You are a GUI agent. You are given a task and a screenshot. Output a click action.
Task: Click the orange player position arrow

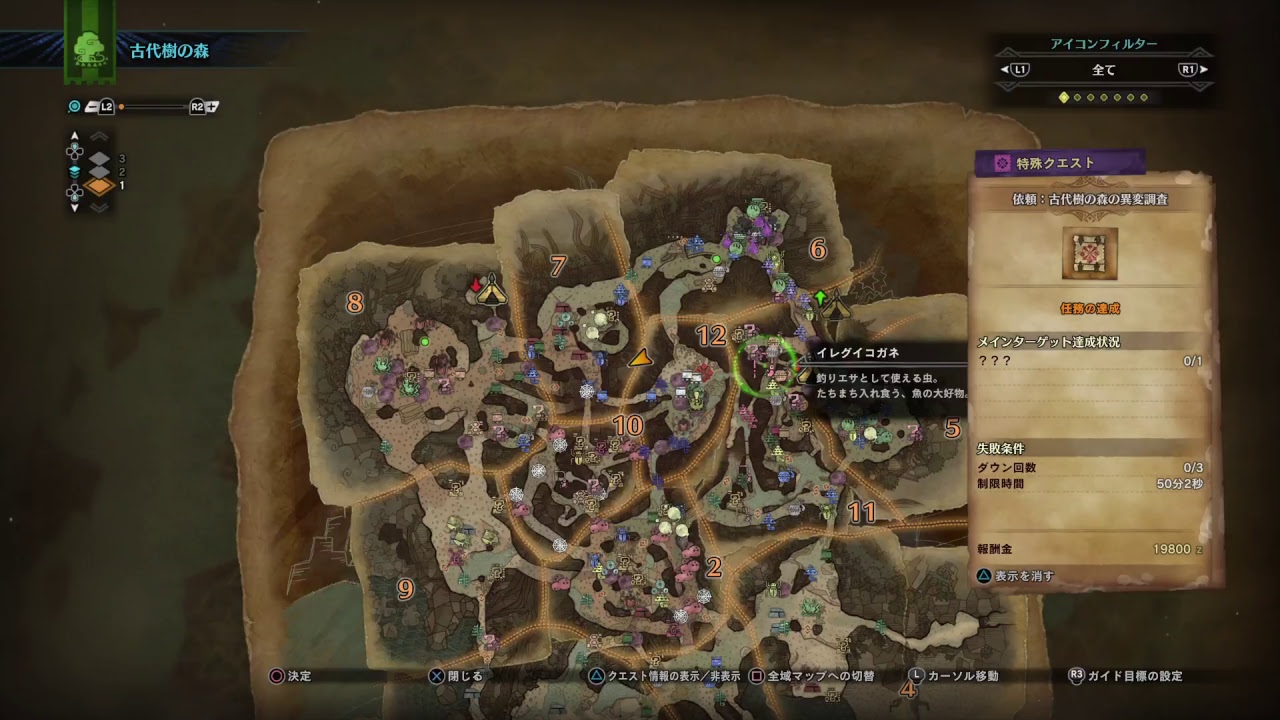pos(640,357)
